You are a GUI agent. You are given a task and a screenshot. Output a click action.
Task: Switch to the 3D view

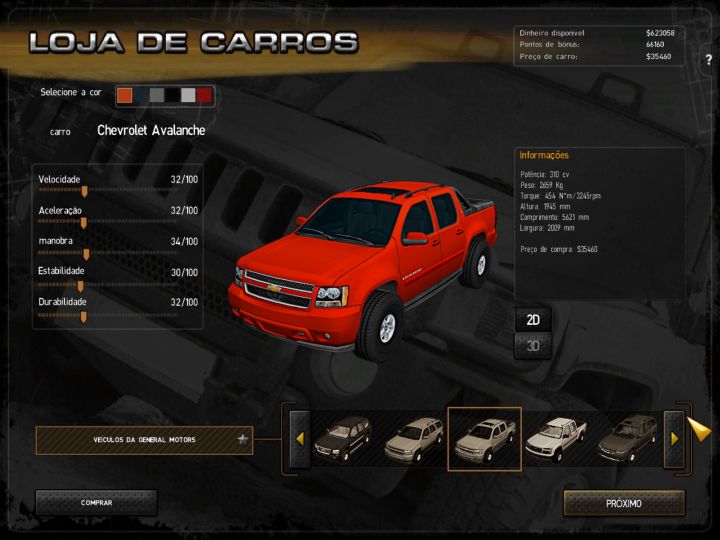click(x=533, y=346)
